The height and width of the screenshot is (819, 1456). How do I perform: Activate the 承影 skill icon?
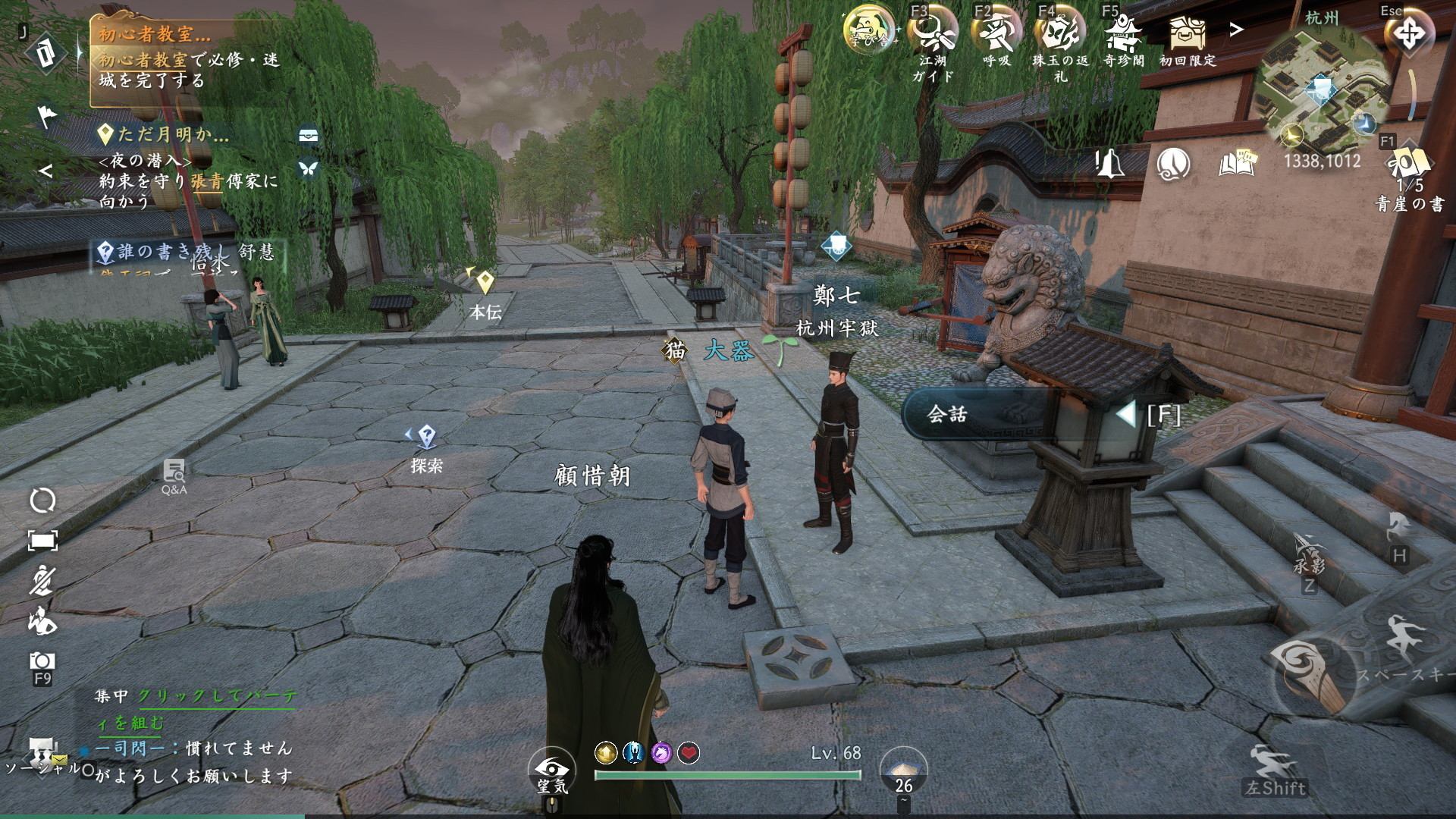tap(1309, 548)
